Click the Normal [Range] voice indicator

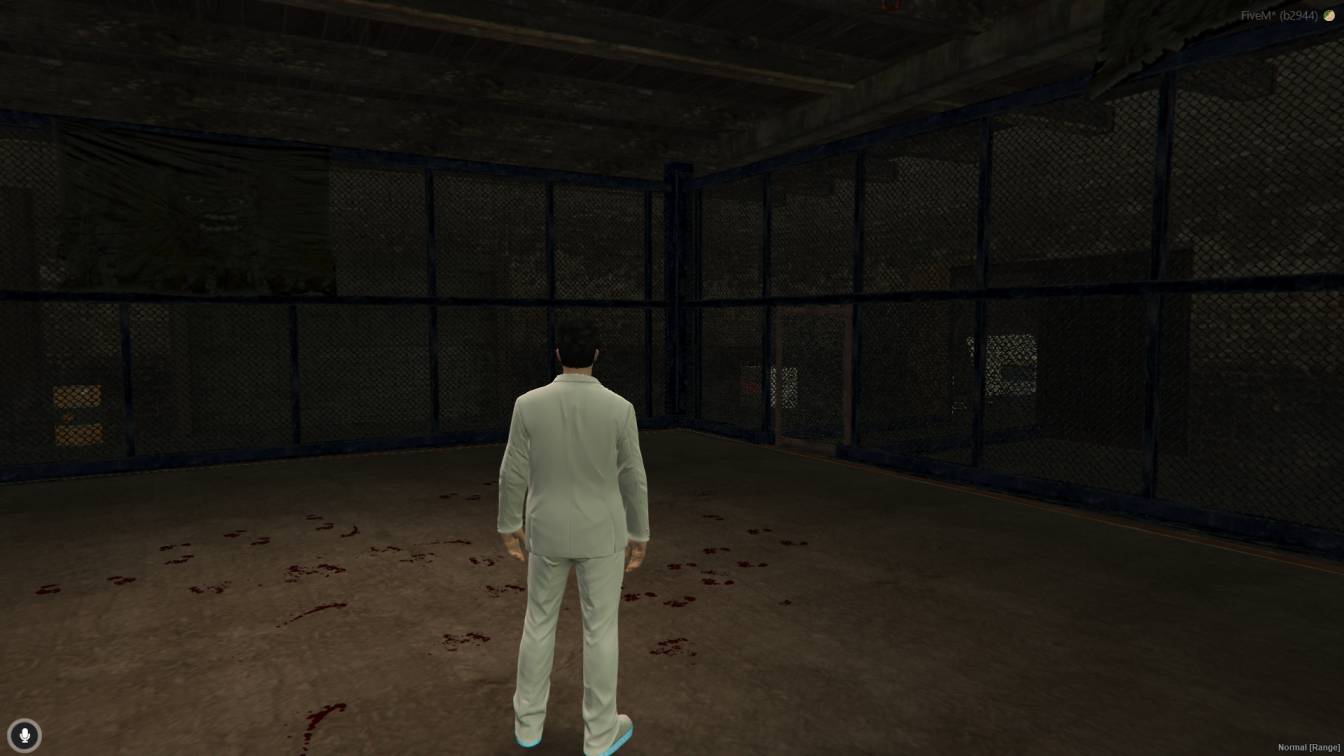click(1309, 746)
